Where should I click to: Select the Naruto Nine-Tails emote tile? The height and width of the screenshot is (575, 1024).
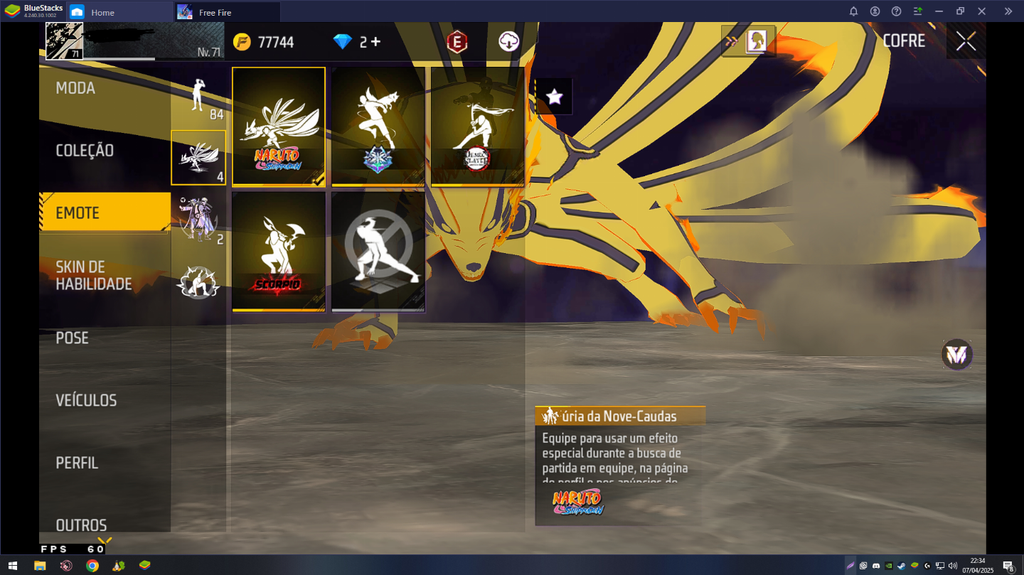pos(279,126)
